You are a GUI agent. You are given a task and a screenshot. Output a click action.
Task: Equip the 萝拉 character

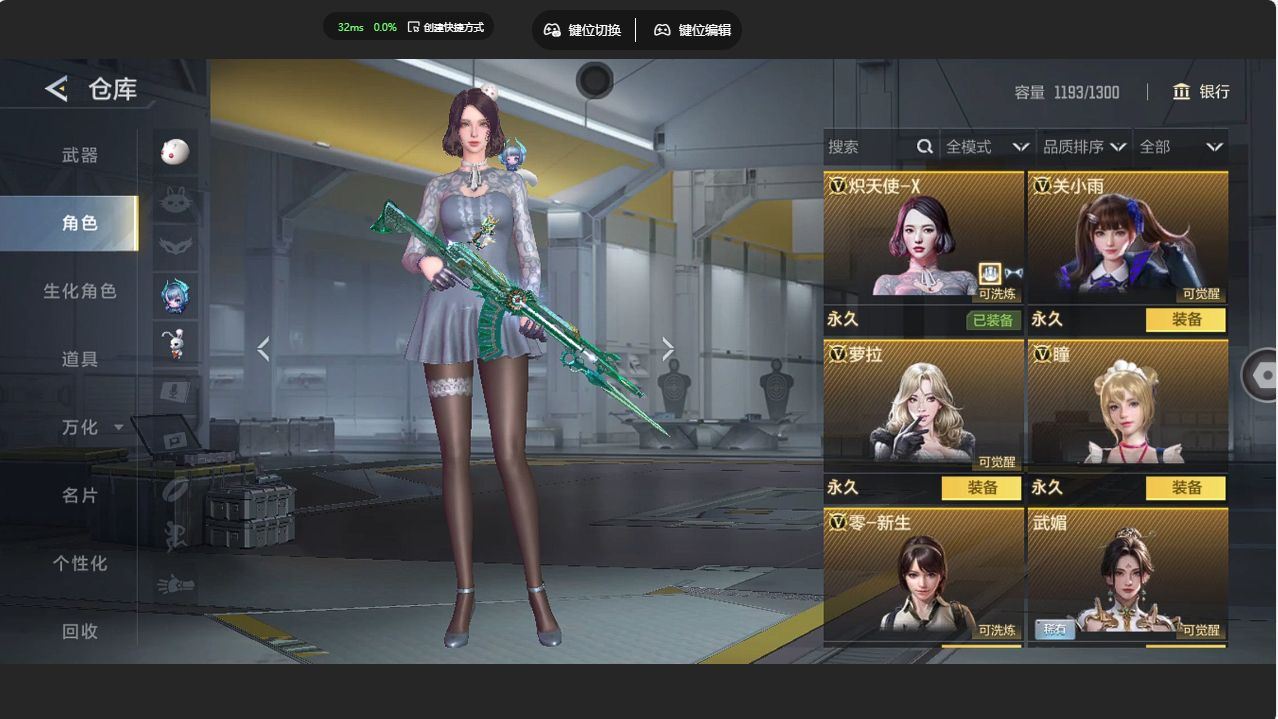(981, 488)
